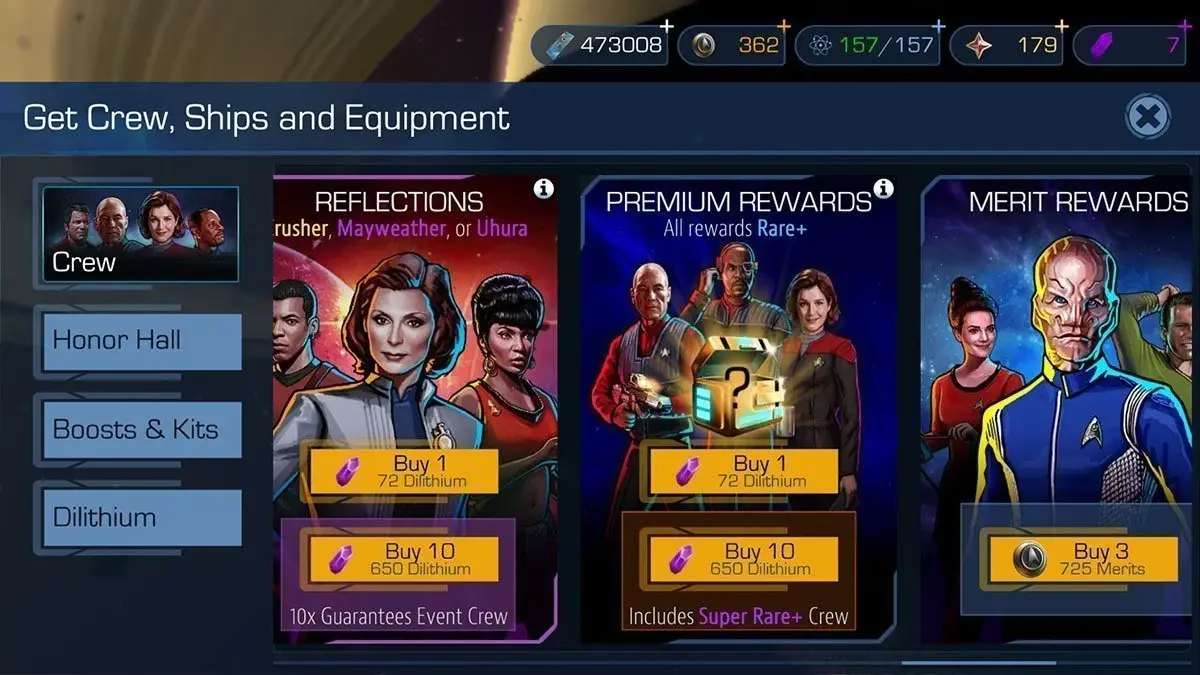The height and width of the screenshot is (675, 1200).
Task: Open the Boosts & Kits tab
Action: coord(142,430)
